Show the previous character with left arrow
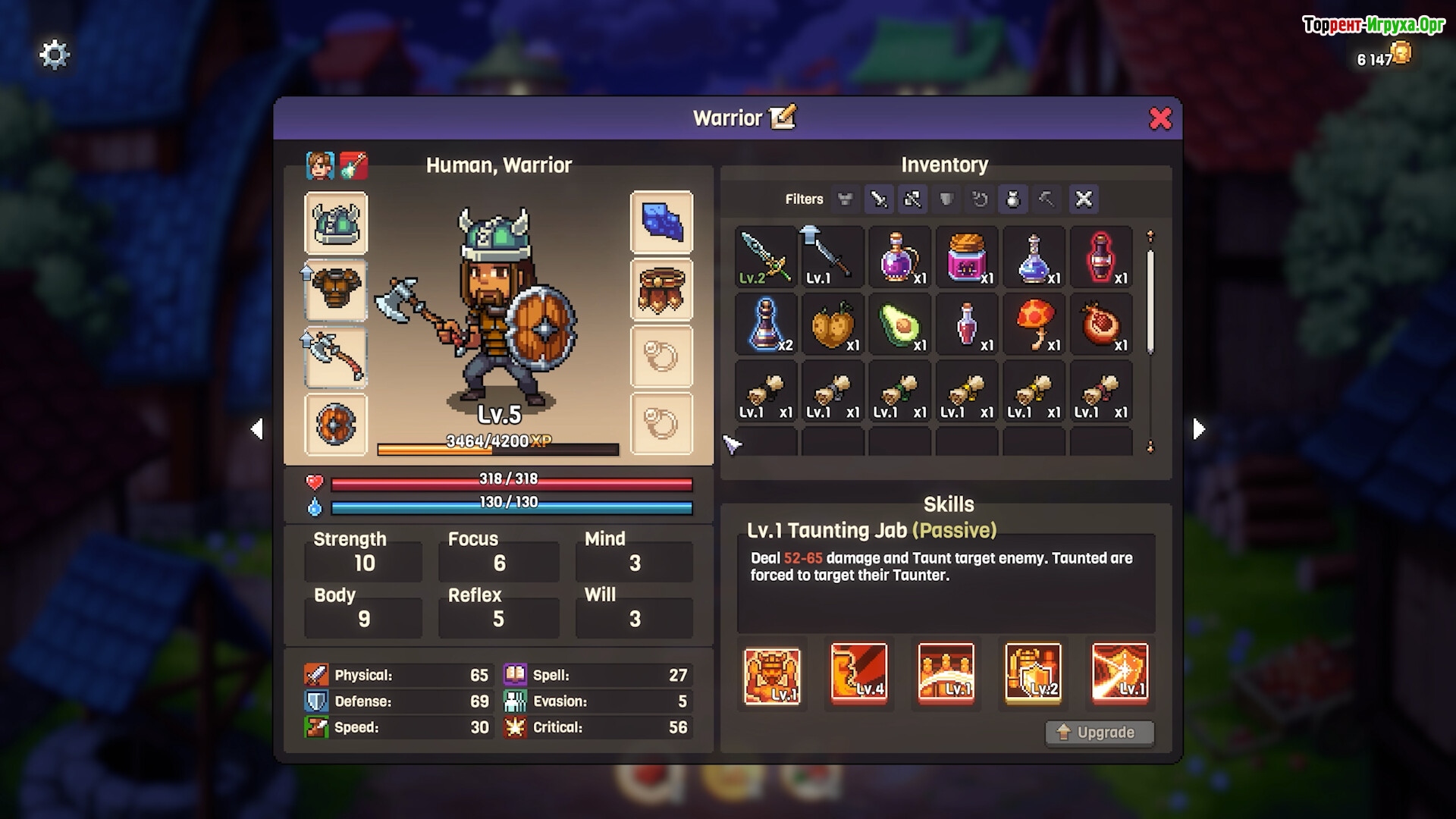 coord(257,429)
